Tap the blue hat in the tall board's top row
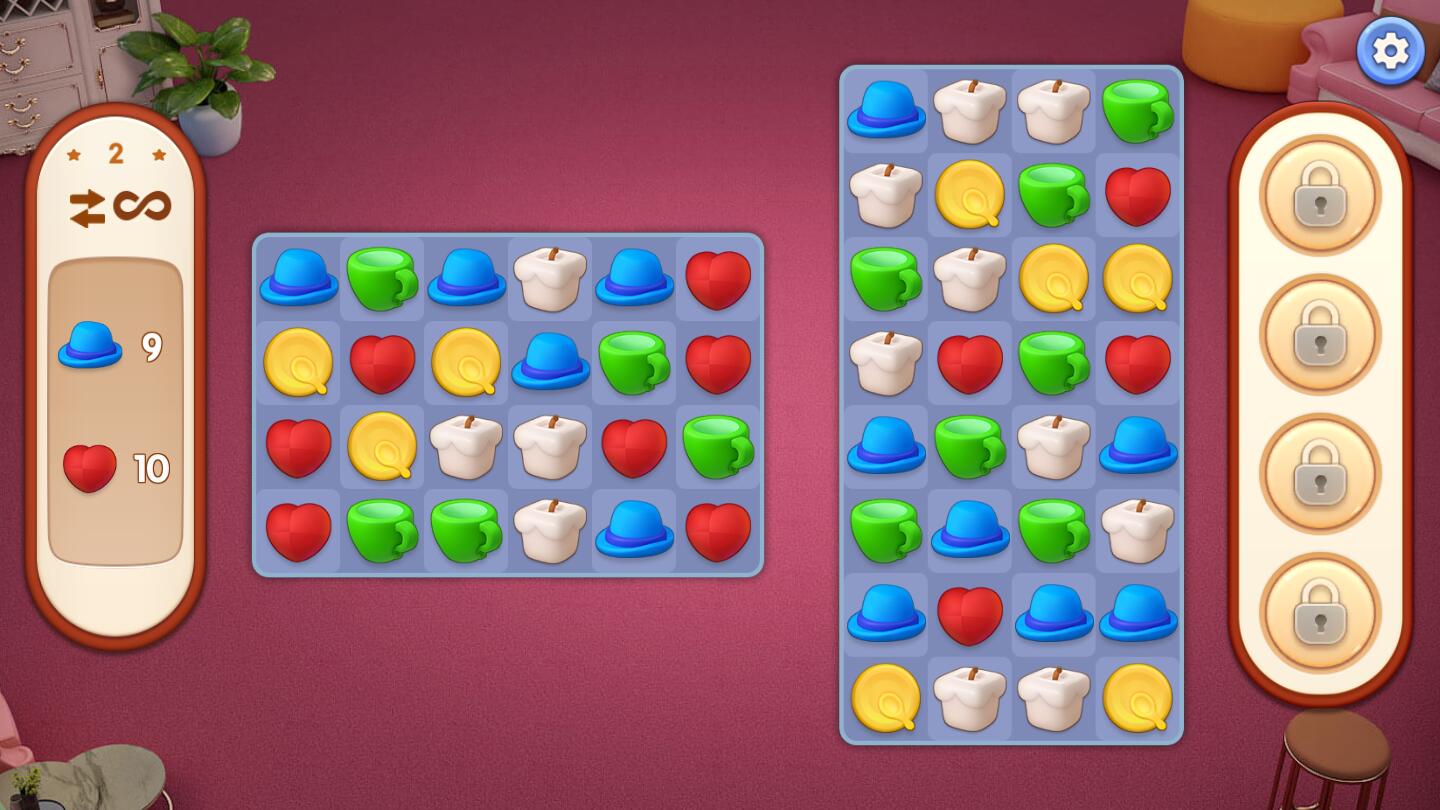Screen dimensions: 1440x810 (885, 109)
